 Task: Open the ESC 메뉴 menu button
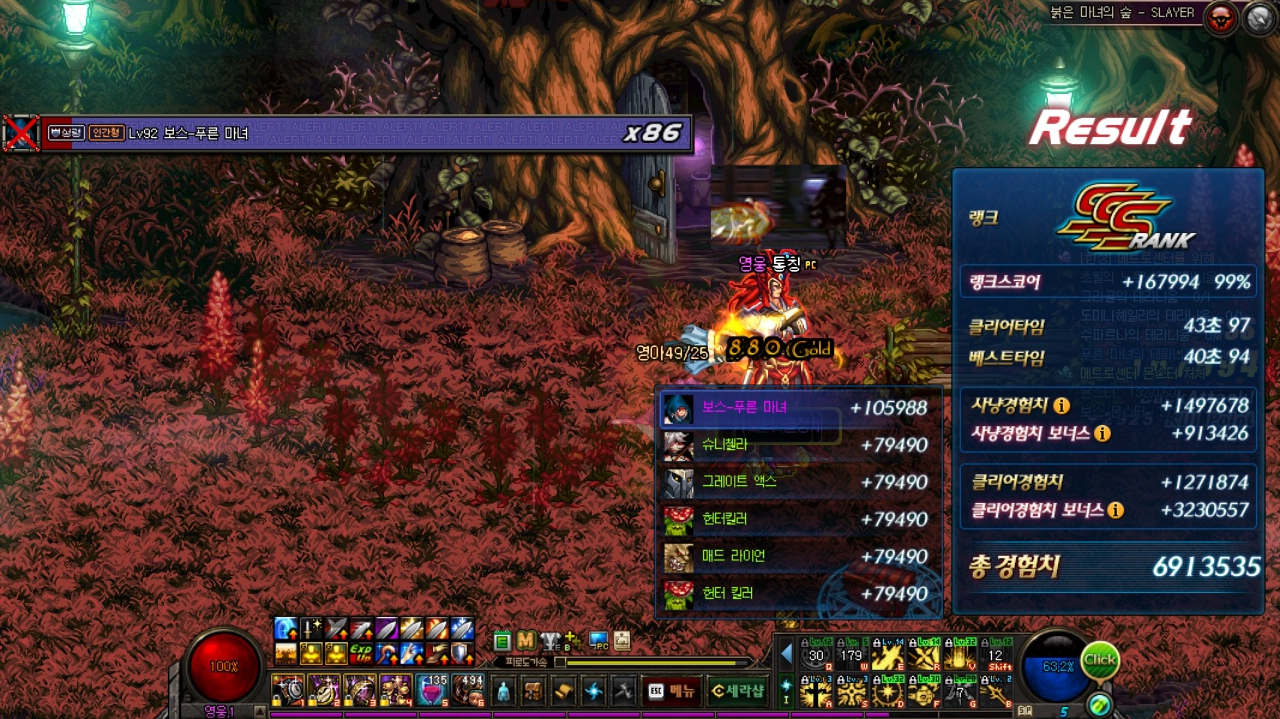pyautogui.click(x=671, y=691)
